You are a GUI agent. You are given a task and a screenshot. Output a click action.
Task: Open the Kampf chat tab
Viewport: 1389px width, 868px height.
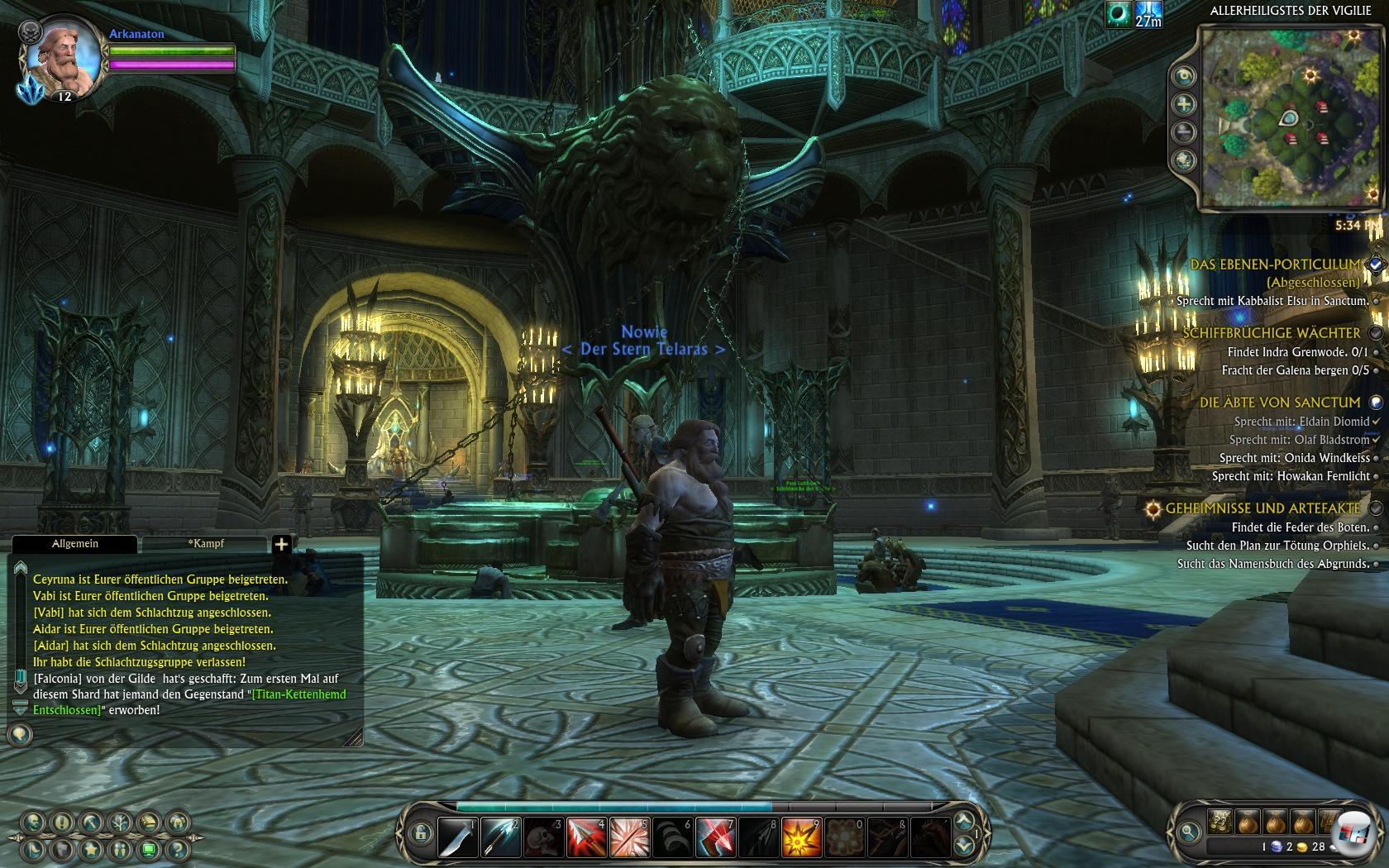(205, 544)
